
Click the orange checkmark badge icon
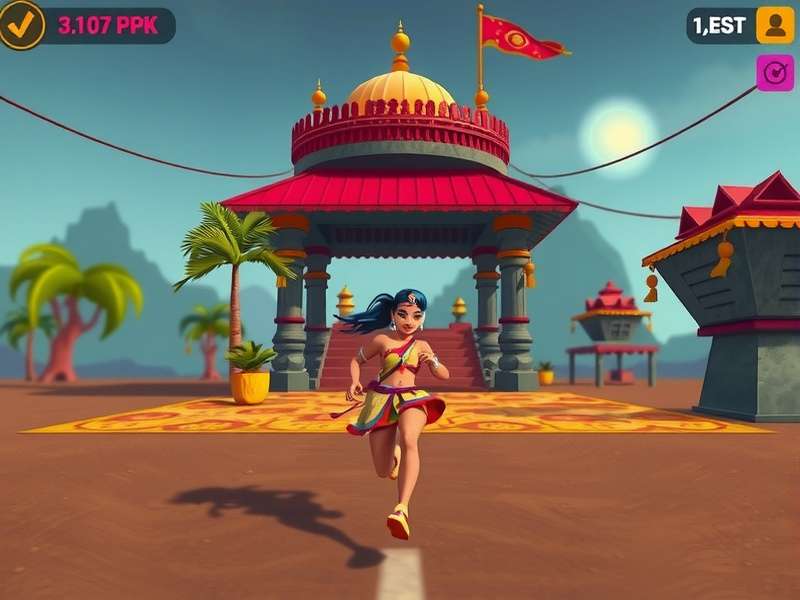pyautogui.click(x=21, y=25)
